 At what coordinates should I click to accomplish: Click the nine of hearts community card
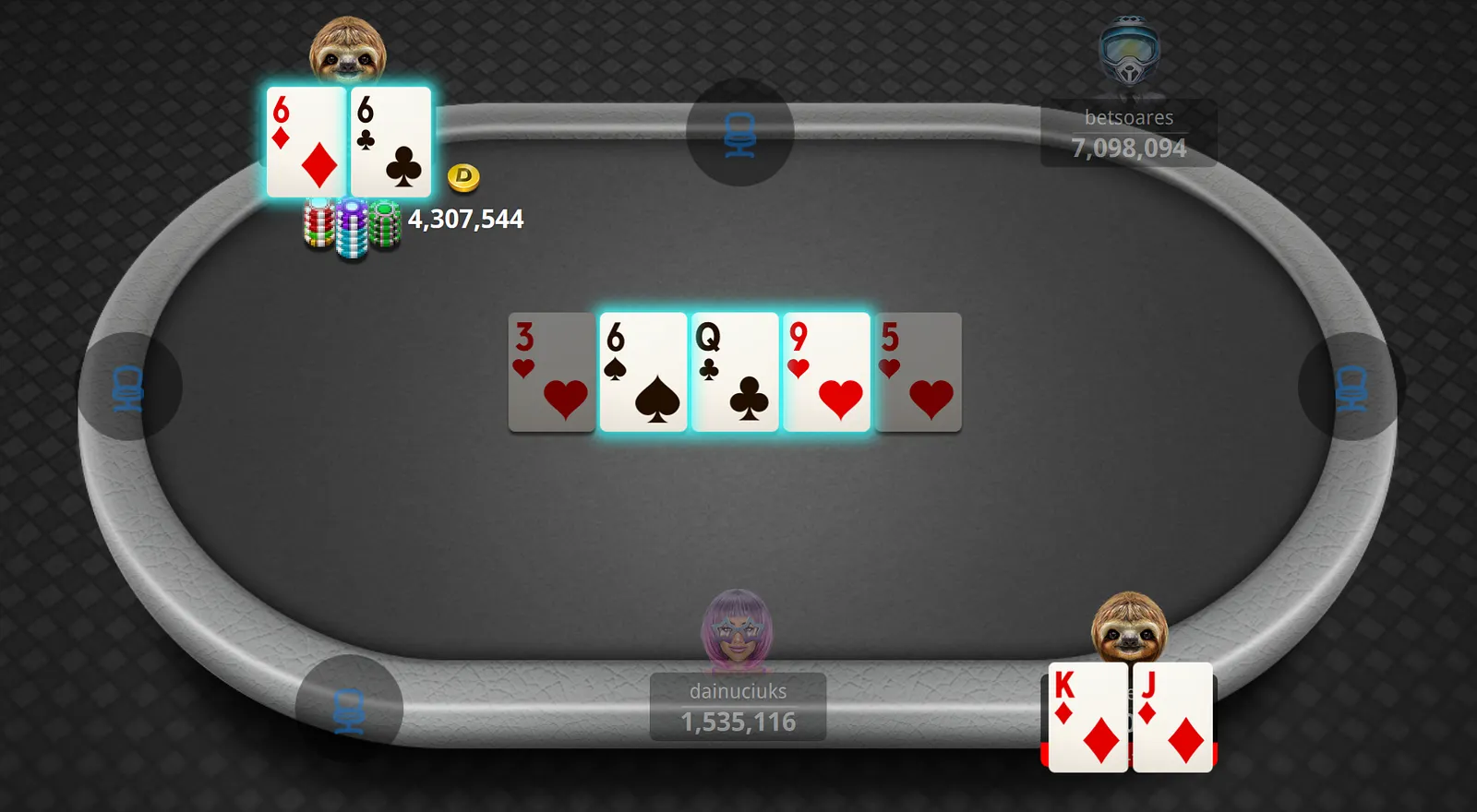[826, 373]
